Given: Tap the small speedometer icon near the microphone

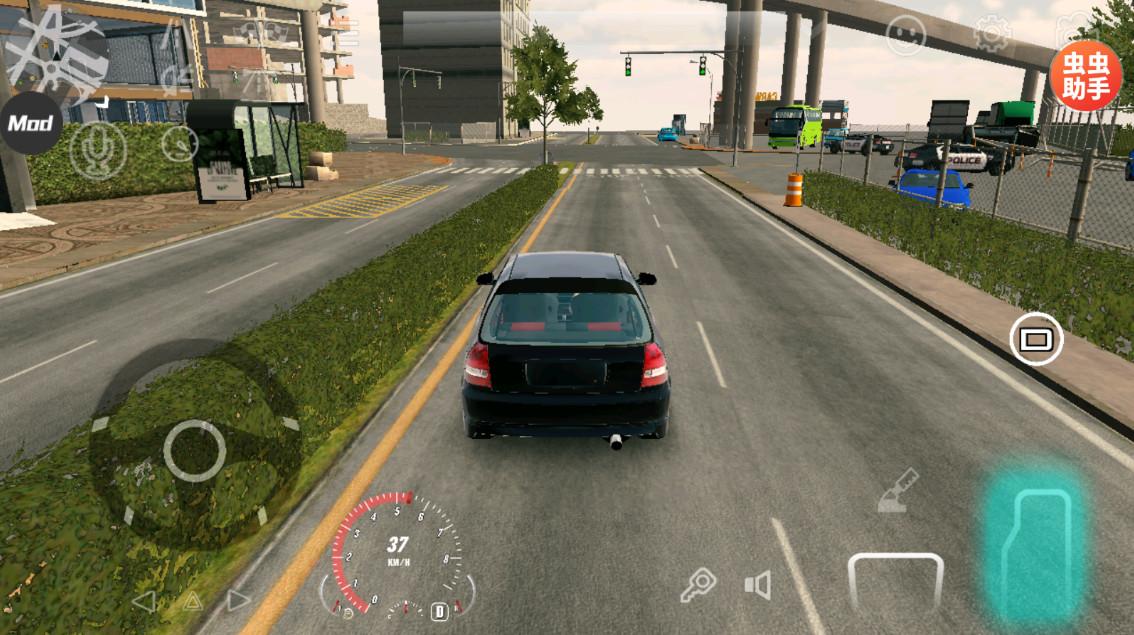Looking at the screenshot, I should pyautogui.click(x=180, y=144).
